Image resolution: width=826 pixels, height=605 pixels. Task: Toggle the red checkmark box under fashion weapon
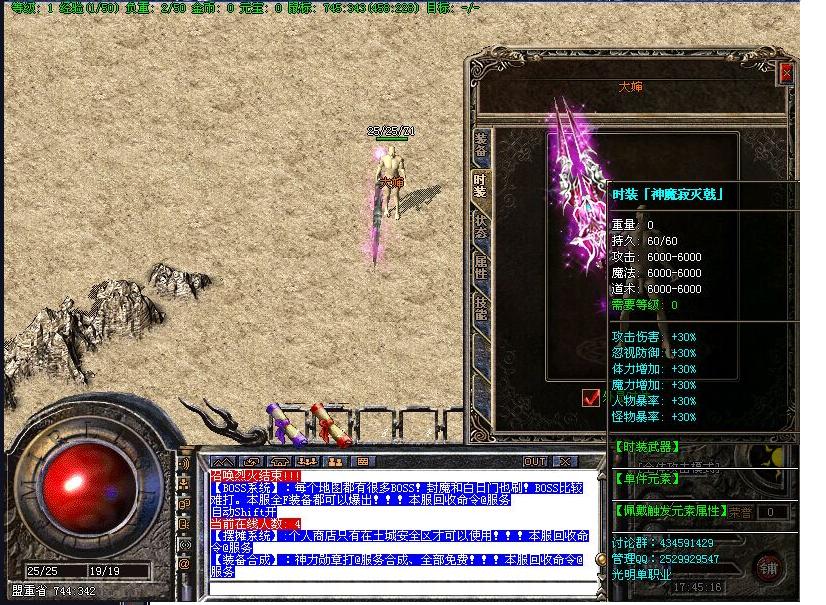click(591, 397)
